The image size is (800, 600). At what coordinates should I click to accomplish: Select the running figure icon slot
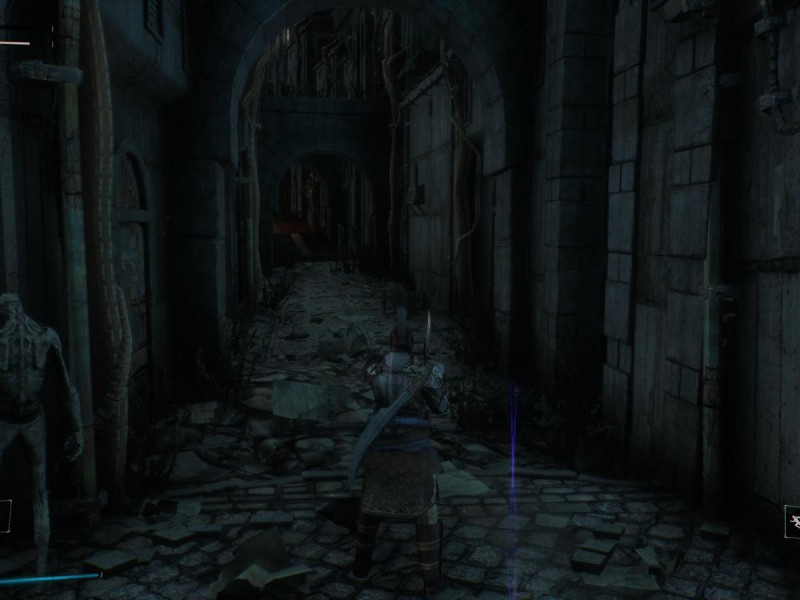click(793, 521)
